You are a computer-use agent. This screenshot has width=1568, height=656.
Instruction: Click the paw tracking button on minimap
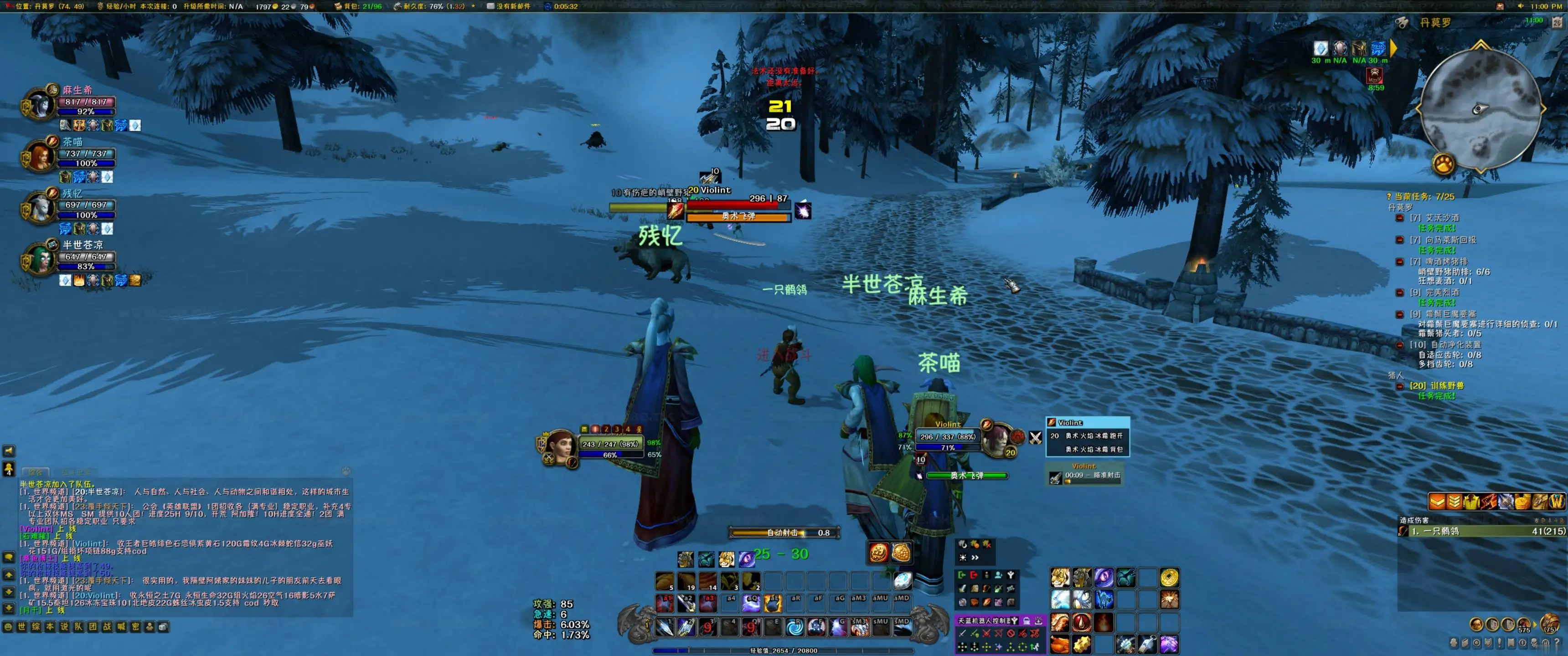click(x=1443, y=163)
